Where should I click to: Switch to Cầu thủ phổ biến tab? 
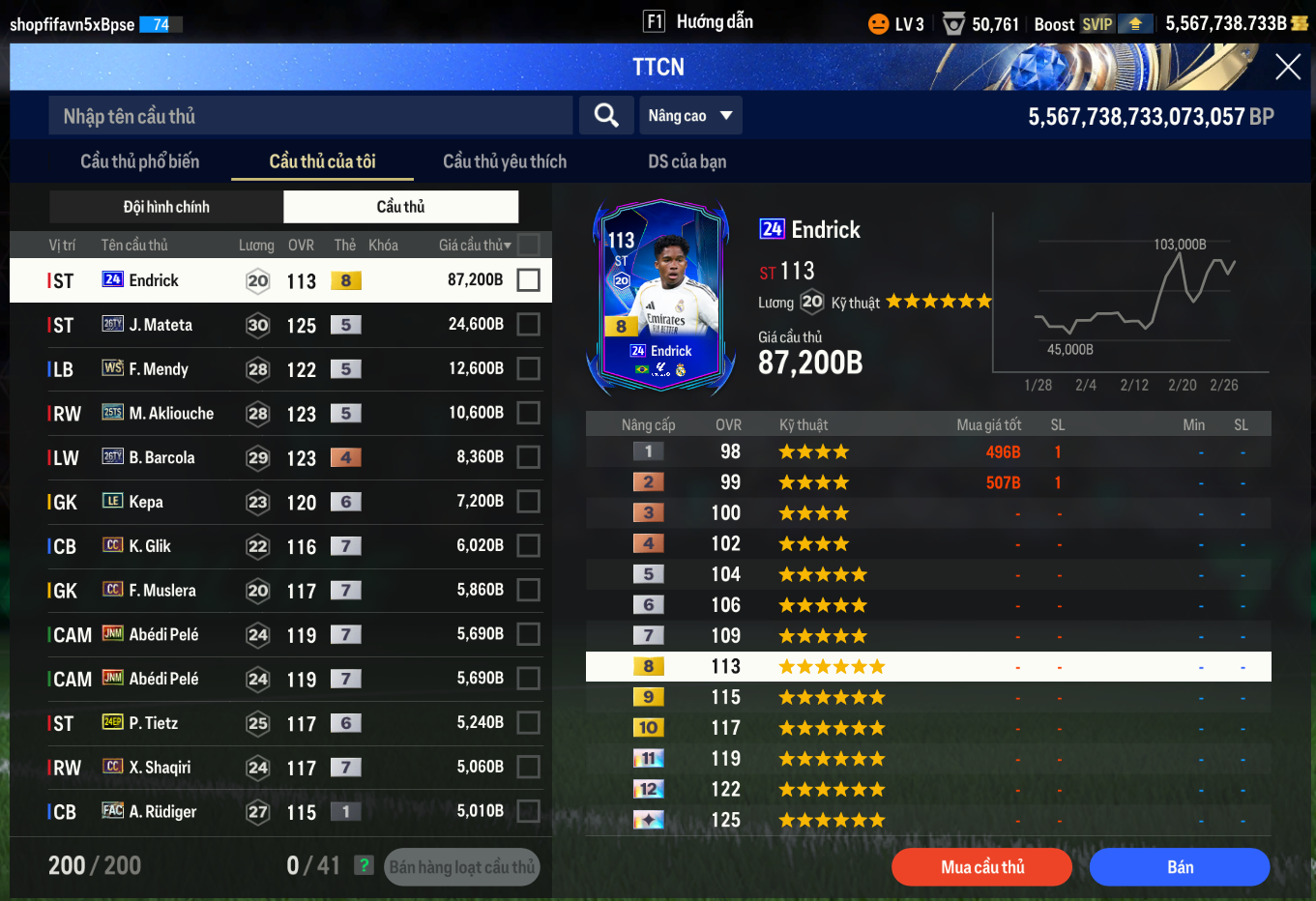(139, 161)
